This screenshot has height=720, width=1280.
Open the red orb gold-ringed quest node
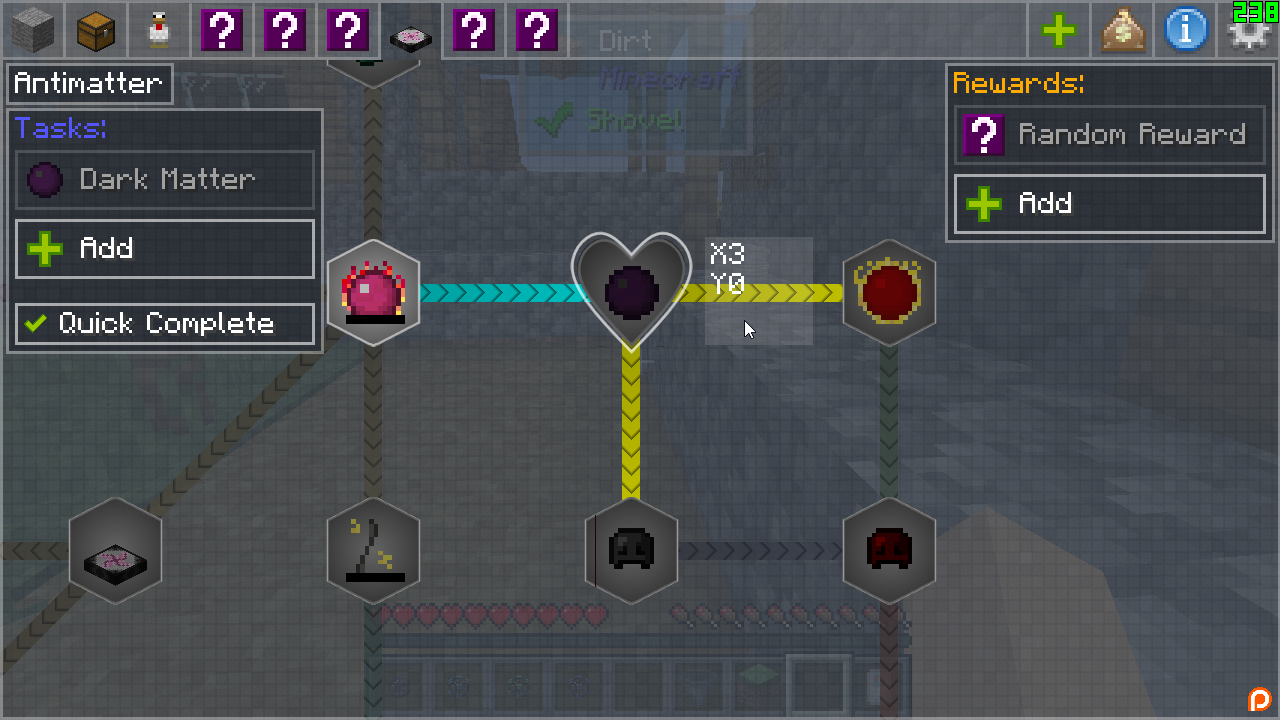(889, 292)
